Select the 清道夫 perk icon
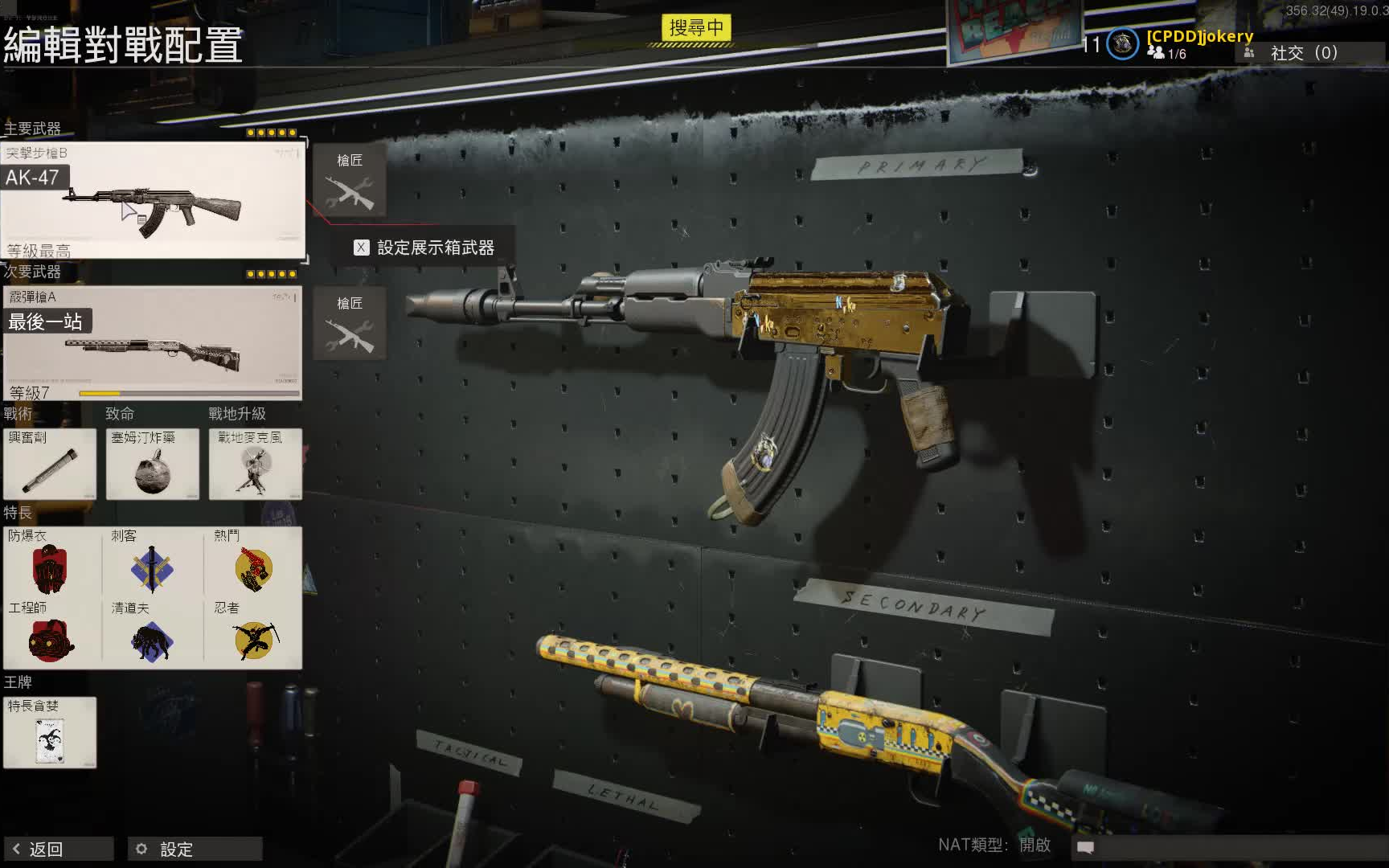The width and height of the screenshot is (1389, 868). [x=152, y=641]
